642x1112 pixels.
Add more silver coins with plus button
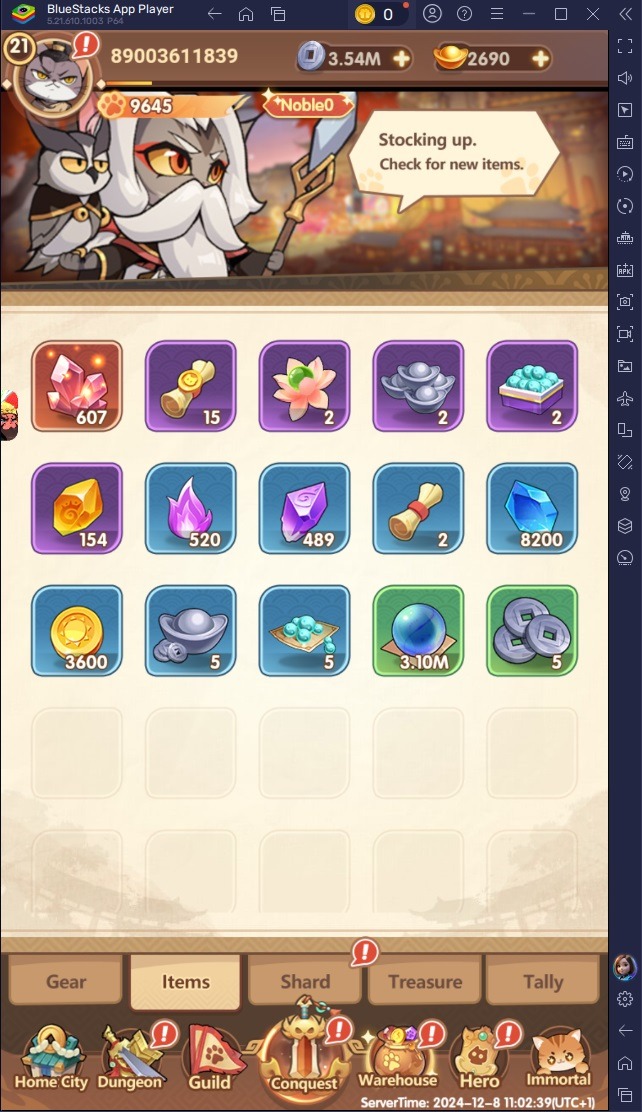pos(401,59)
